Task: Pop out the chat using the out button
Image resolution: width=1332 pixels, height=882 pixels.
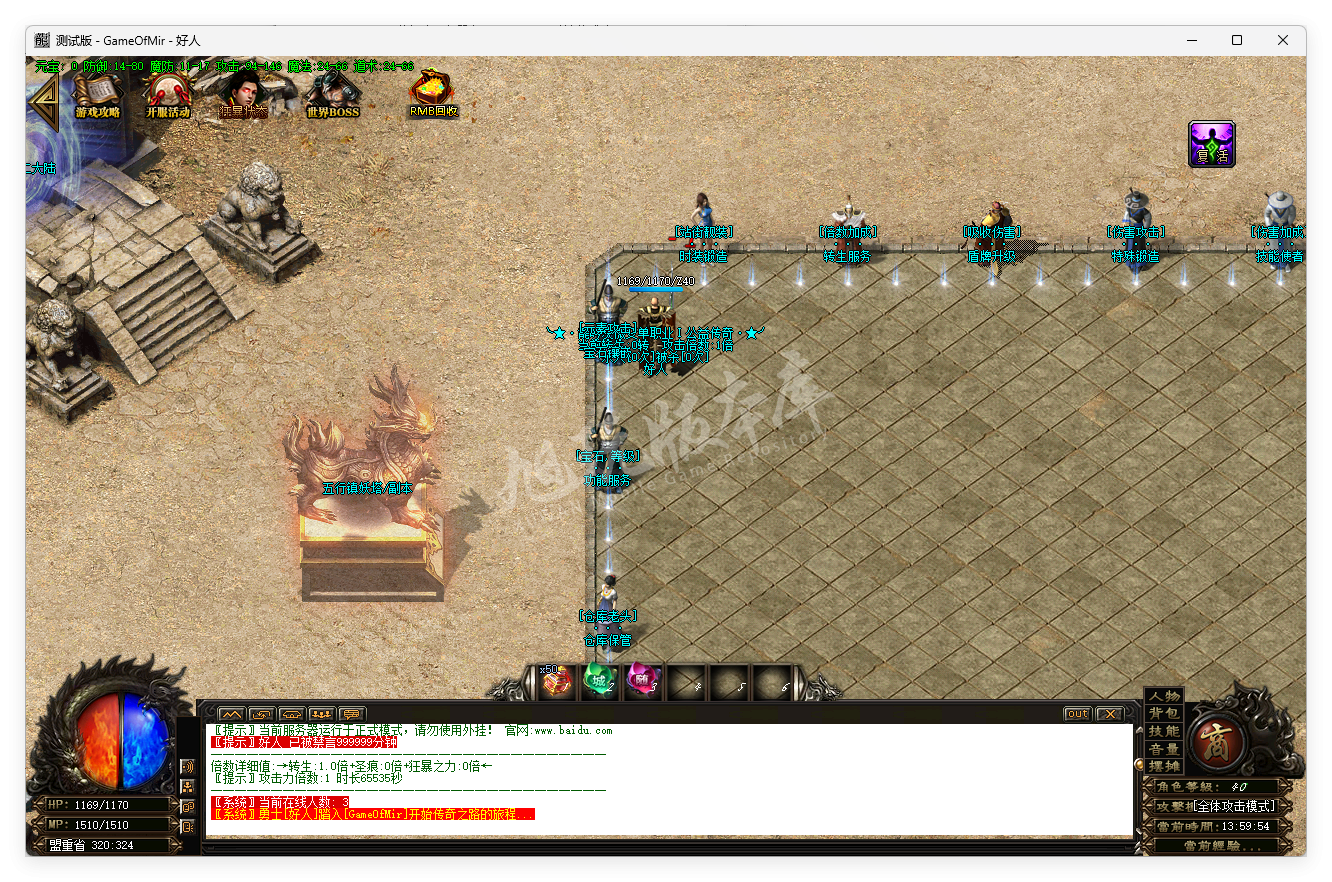Action: click(1077, 713)
